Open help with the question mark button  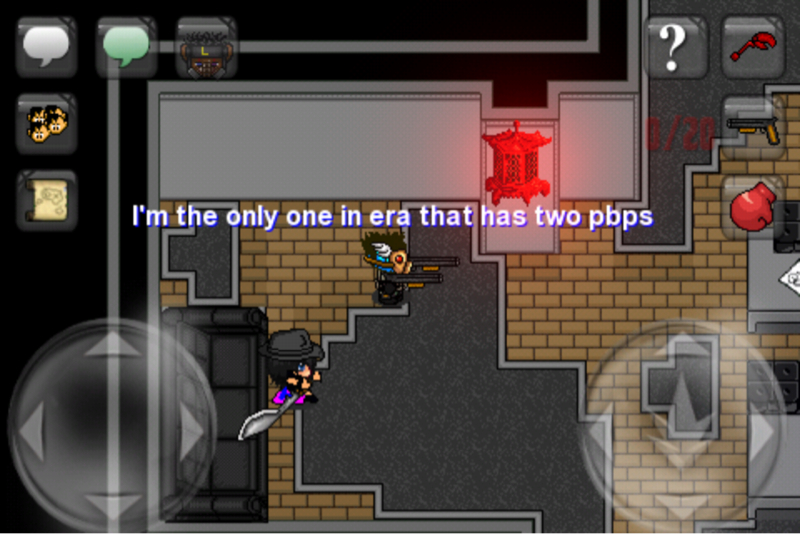click(676, 46)
